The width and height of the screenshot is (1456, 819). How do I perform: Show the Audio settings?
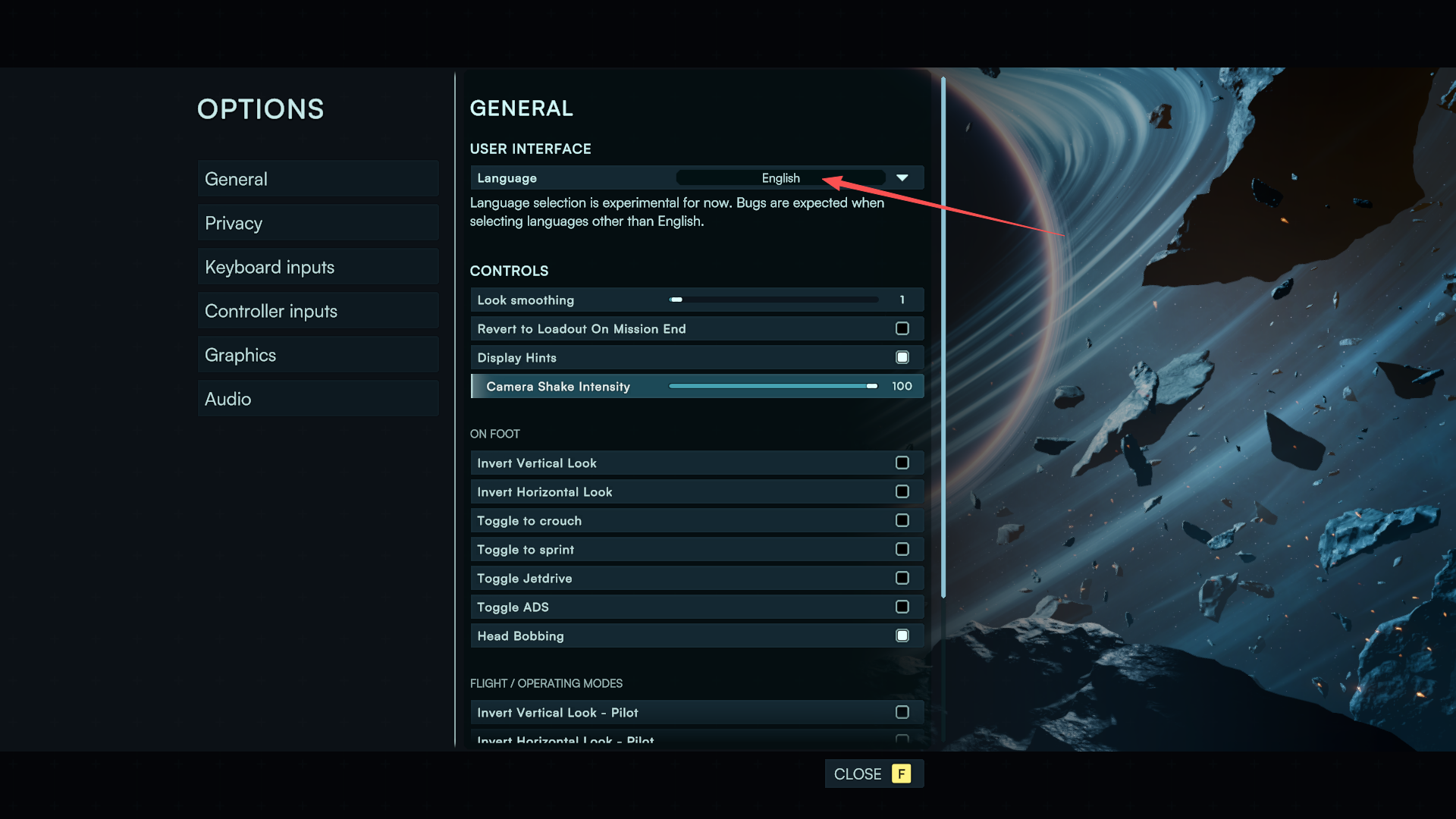pos(317,399)
